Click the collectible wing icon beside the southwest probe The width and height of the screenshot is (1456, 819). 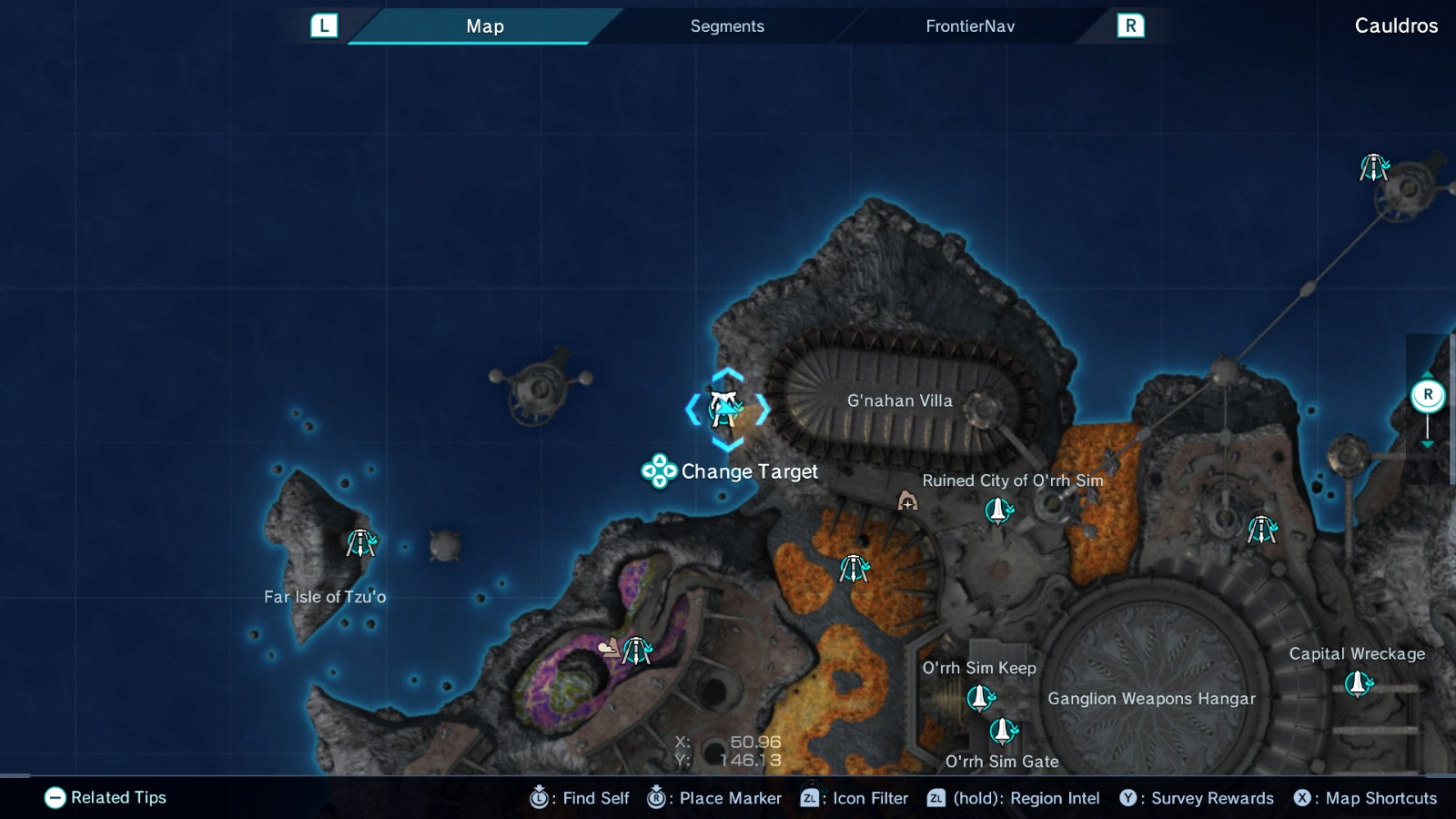[609, 648]
